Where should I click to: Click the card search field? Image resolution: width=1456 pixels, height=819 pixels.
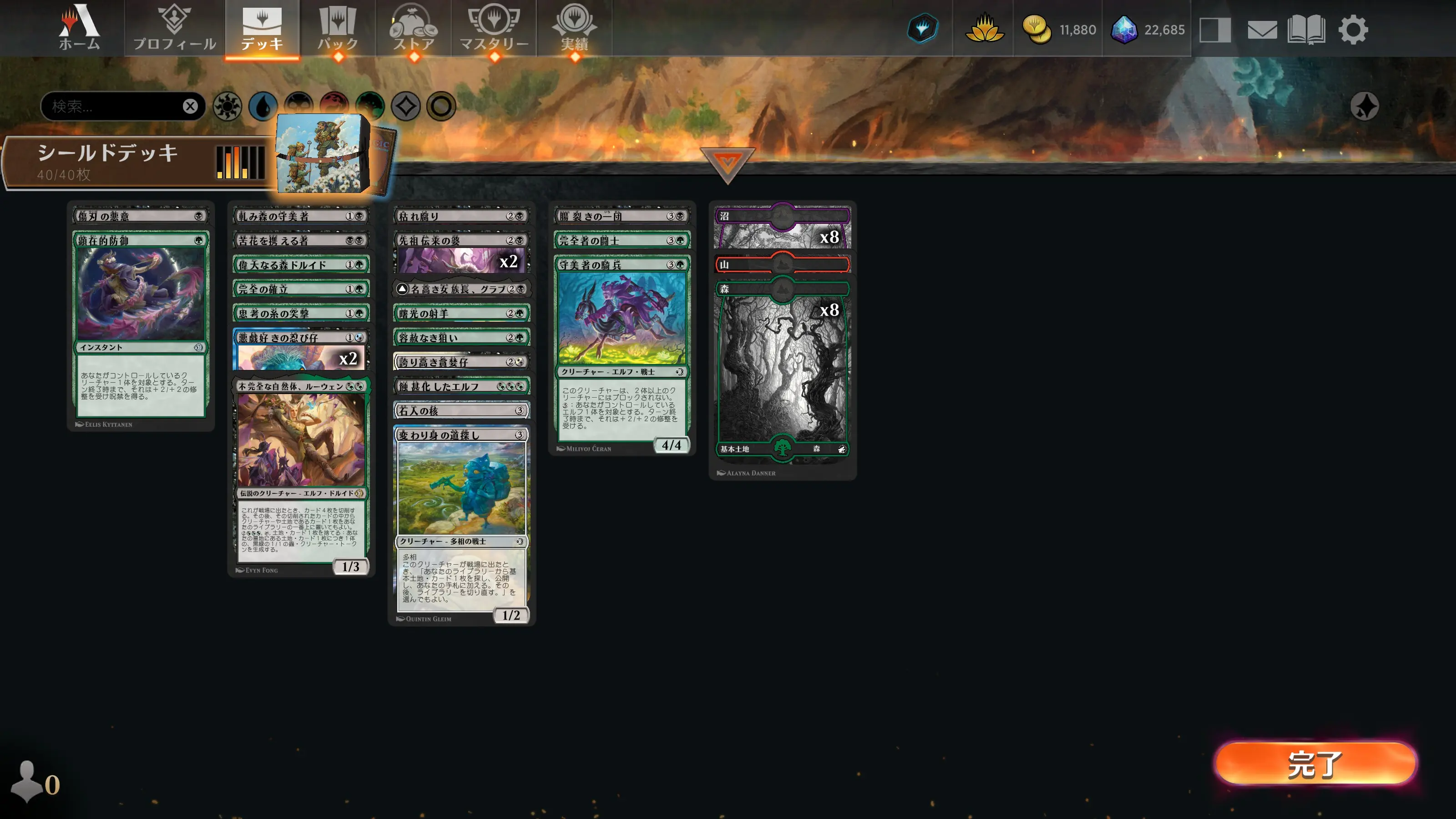click(113, 106)
